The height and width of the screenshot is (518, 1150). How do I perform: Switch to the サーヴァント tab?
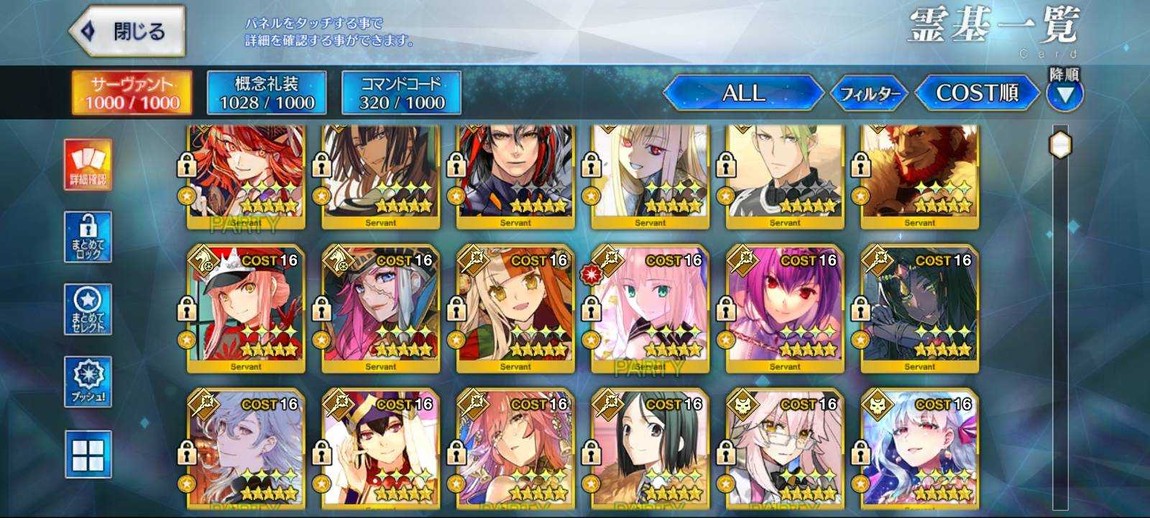(x=134, y=93)
